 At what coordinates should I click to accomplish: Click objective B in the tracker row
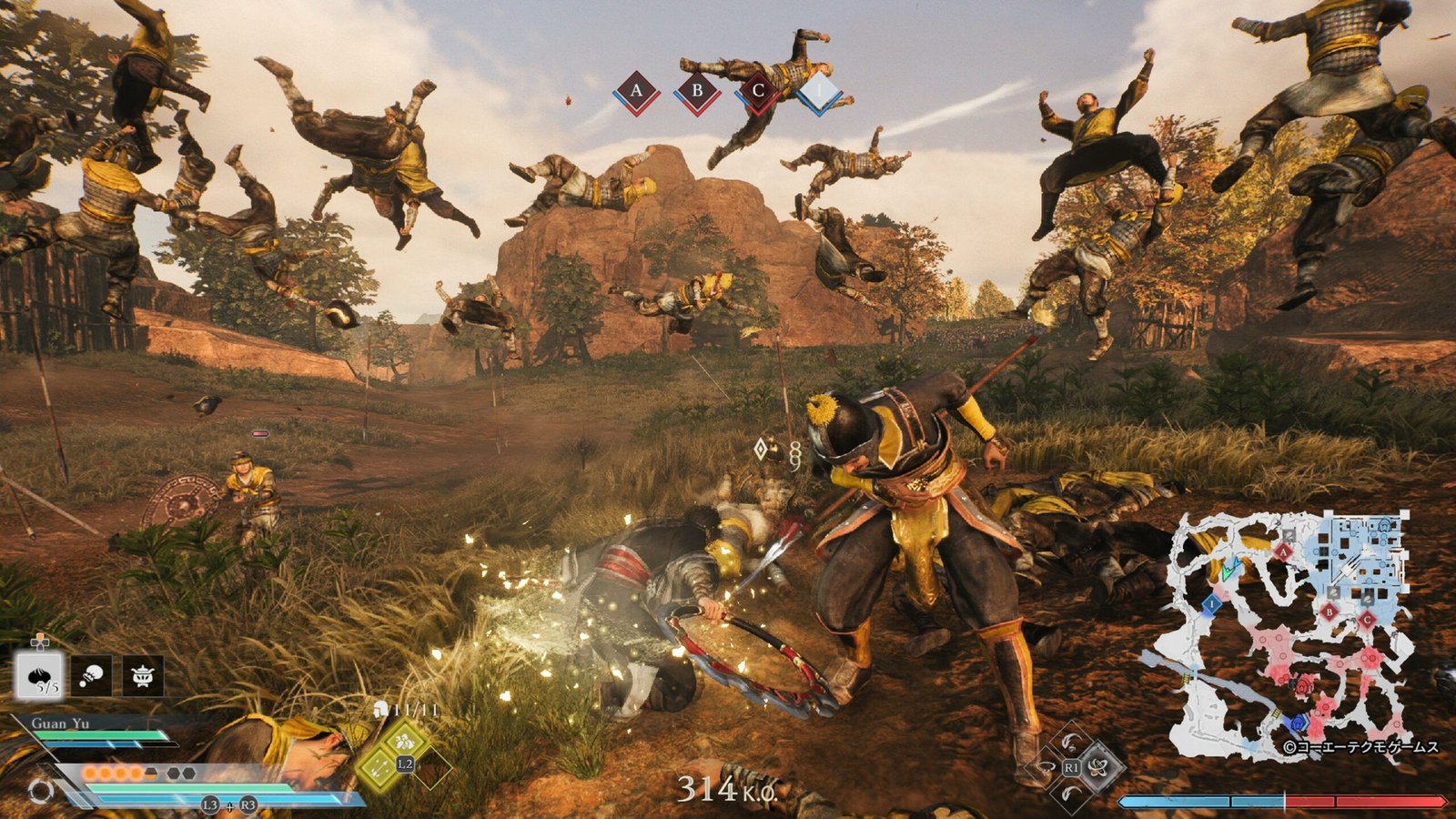[697, 91]
